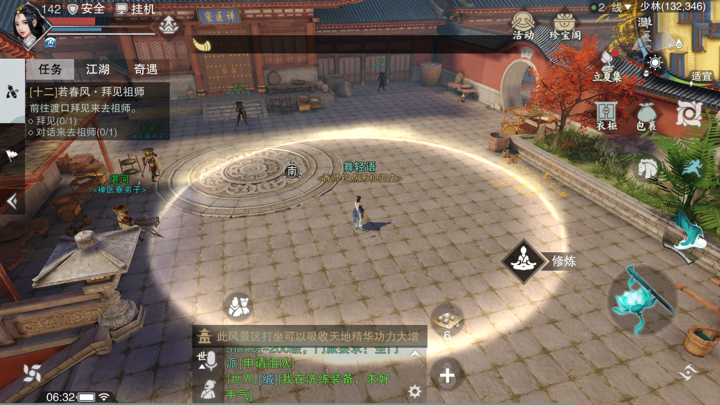Click the plus button beside chat
Screen dimensions: 720x405
point(447,376)
